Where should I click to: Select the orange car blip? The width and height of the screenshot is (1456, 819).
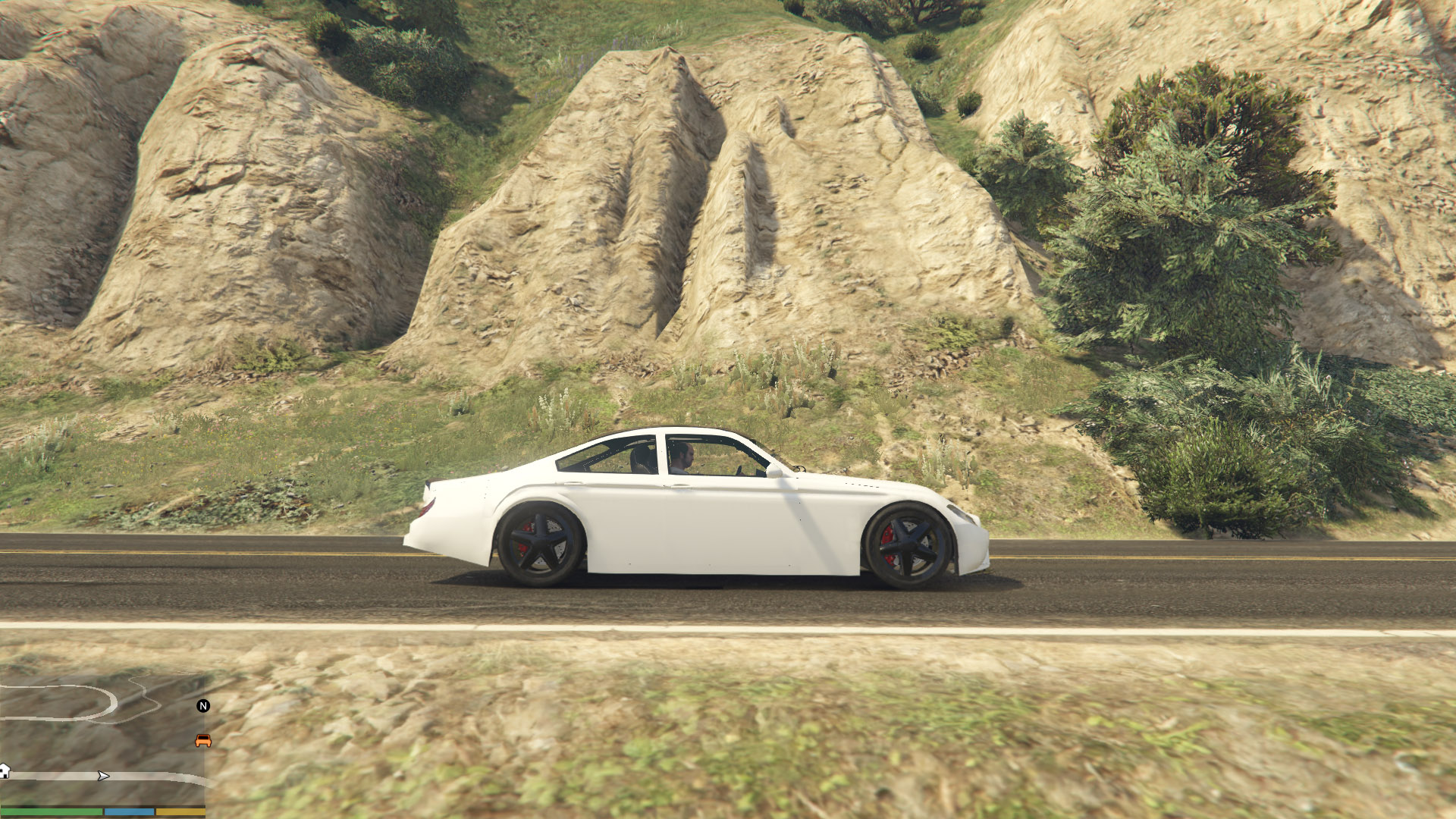[x=203, y=741]
